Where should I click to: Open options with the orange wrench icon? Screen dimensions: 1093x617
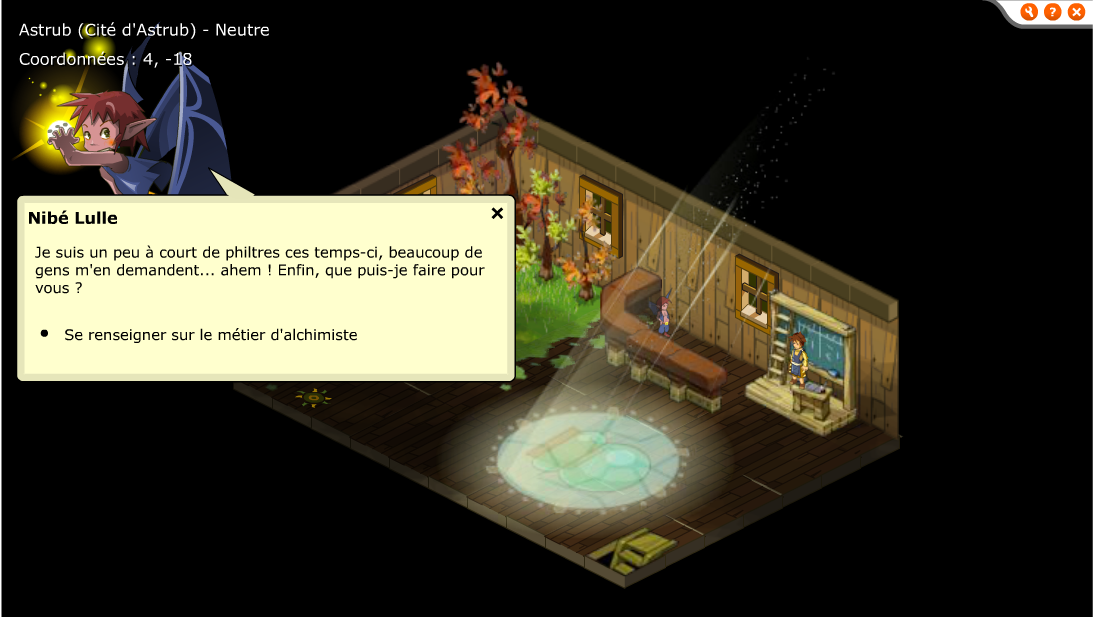[x=1029, y=12]
